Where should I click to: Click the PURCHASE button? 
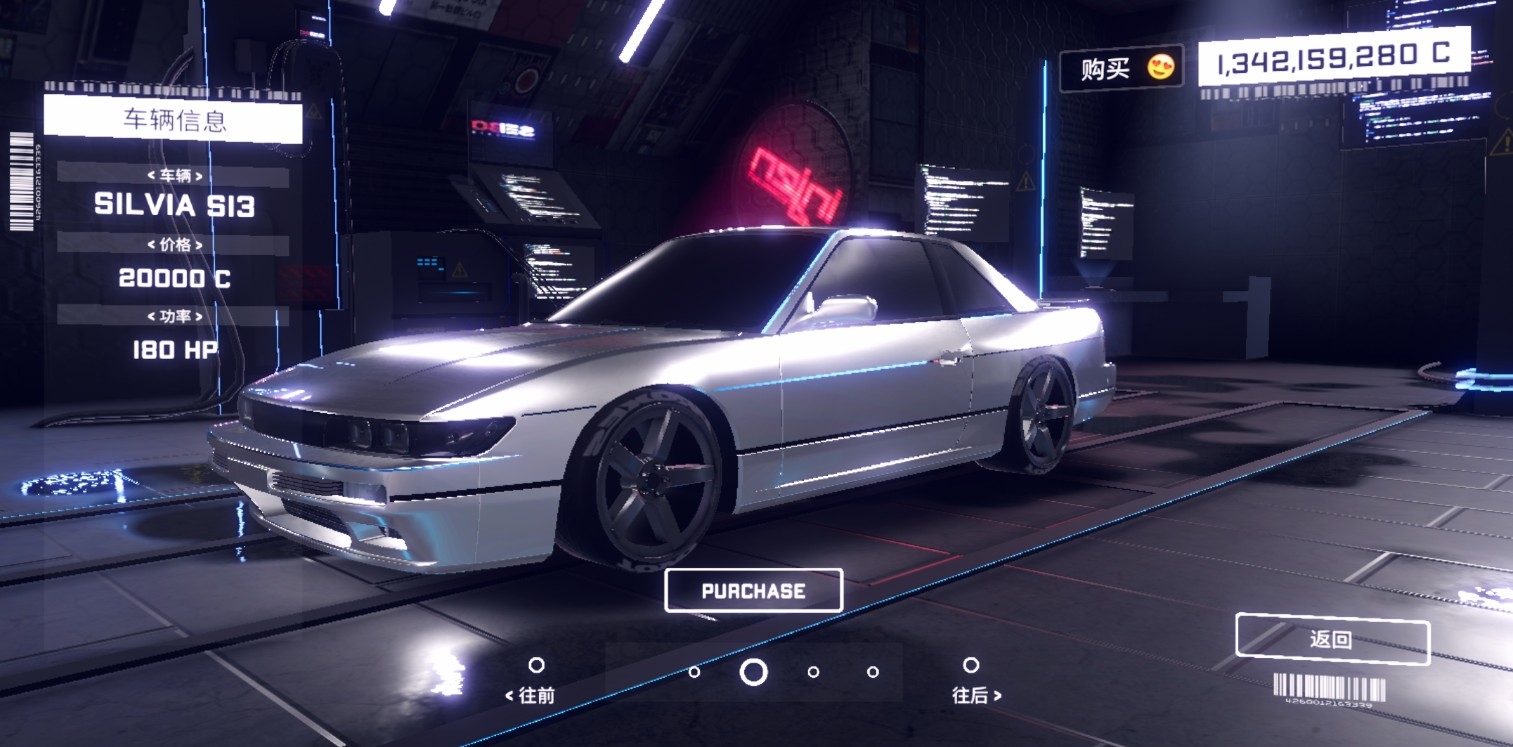coord(753,591)
